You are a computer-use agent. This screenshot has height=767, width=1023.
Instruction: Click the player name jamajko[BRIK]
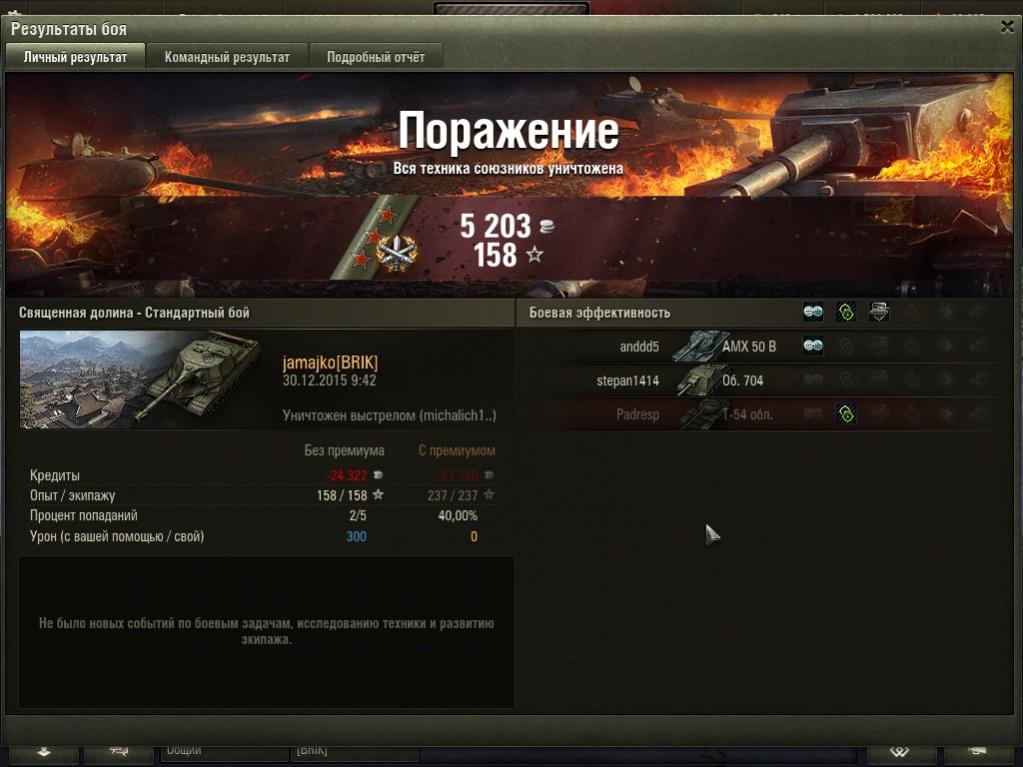click(330, 362)
